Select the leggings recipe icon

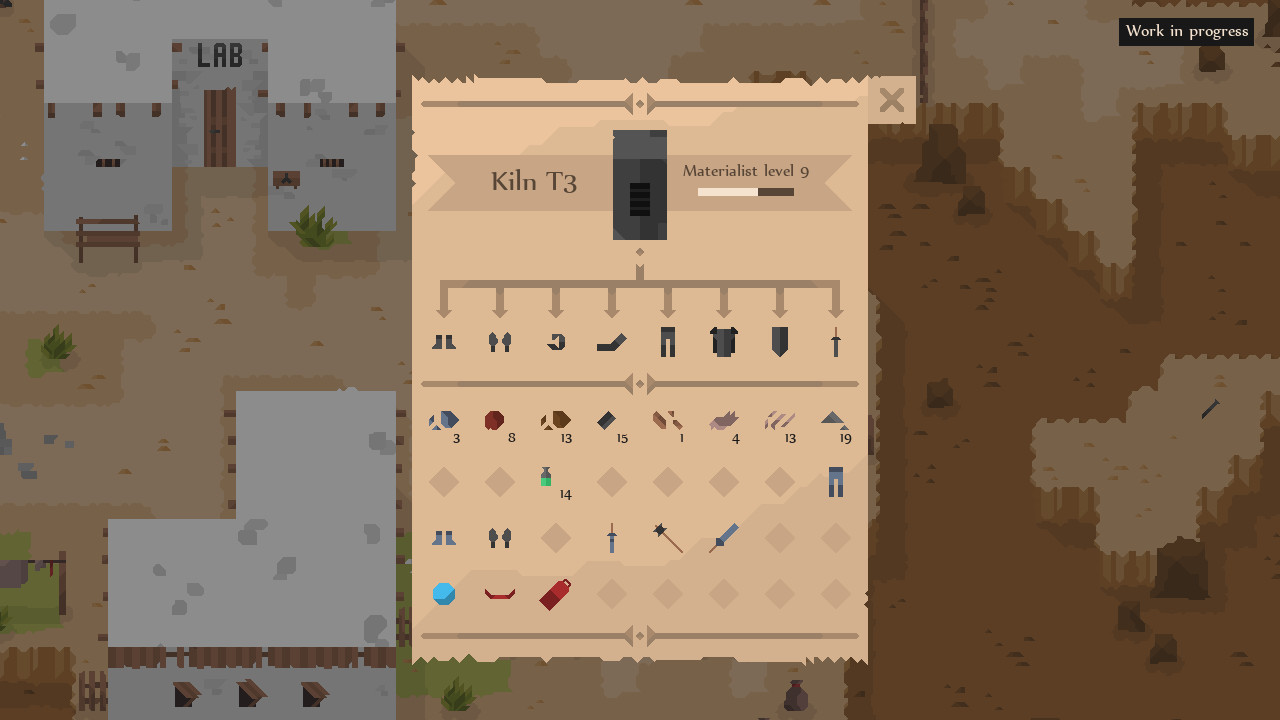tap(668, 340)
